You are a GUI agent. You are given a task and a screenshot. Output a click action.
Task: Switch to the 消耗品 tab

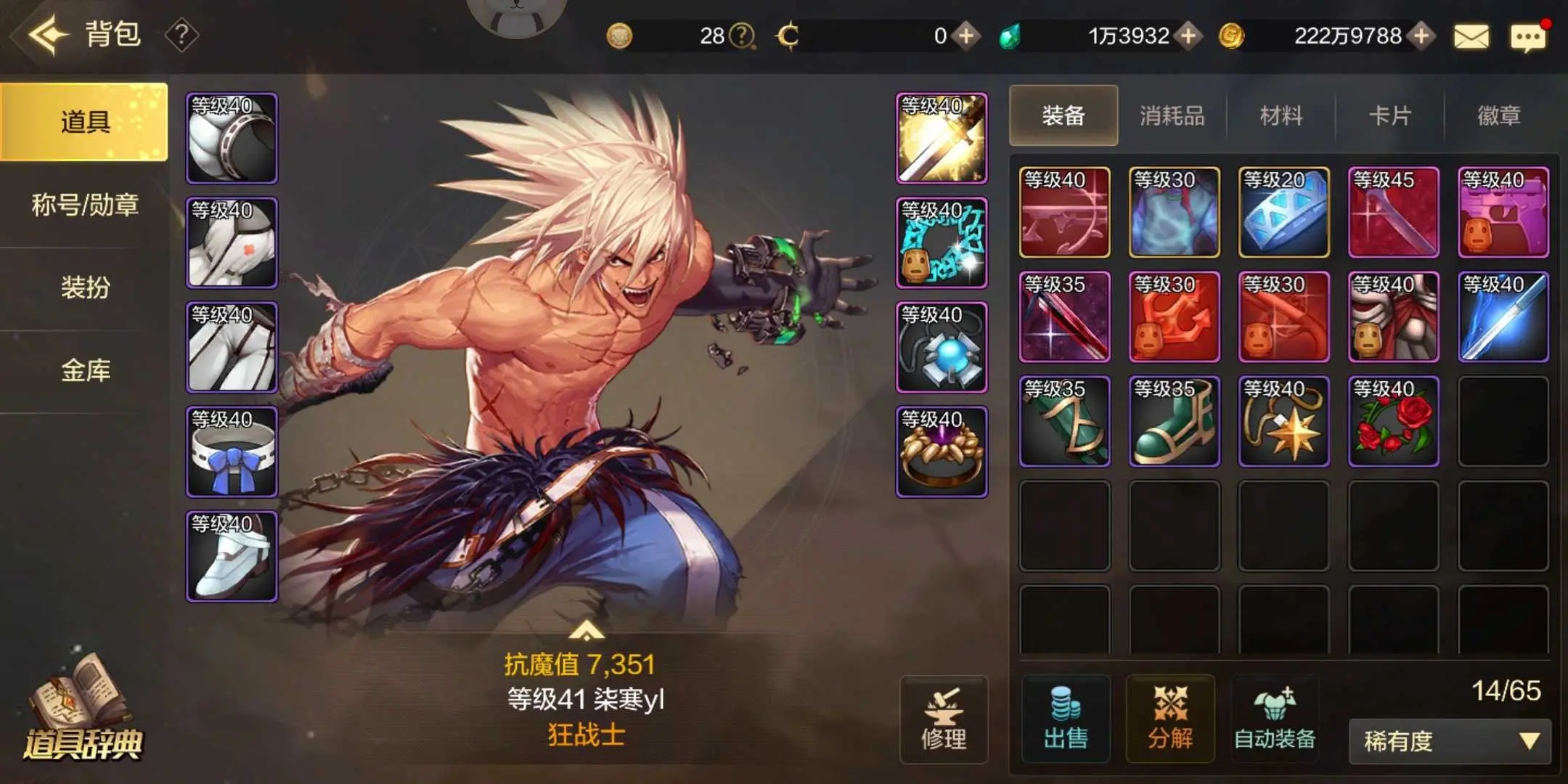point(1172,115)
